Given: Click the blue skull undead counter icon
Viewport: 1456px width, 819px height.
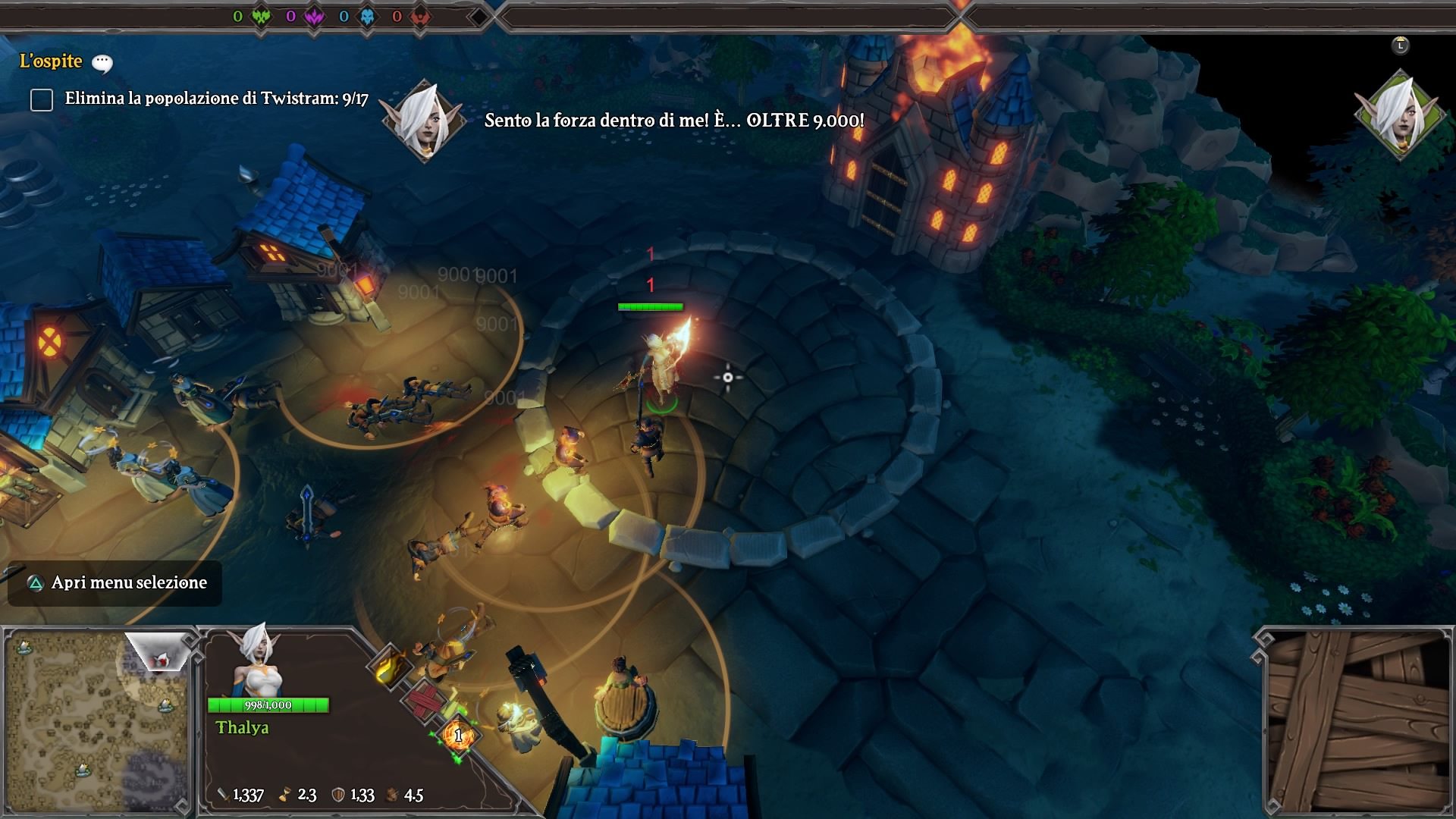Looking at the screenshot, I should (368, 16).
